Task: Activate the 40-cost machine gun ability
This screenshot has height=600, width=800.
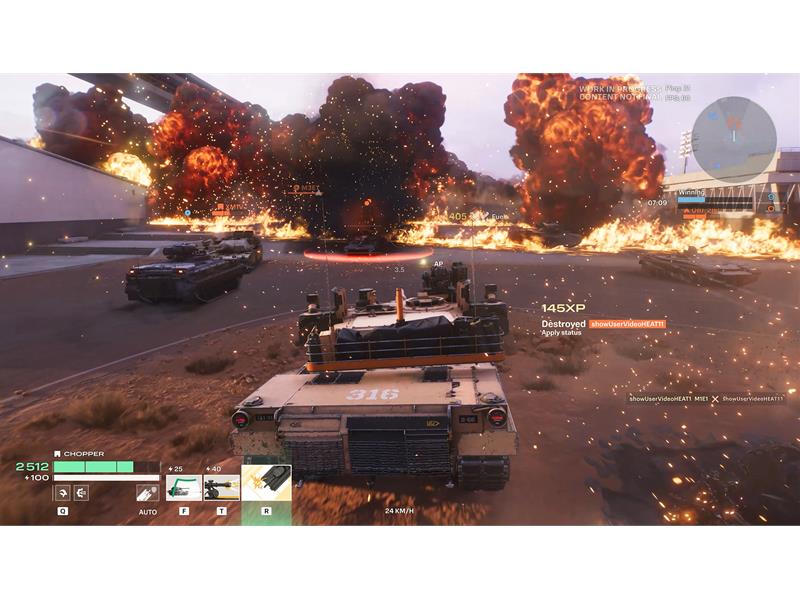Action: tap(221, 487)
